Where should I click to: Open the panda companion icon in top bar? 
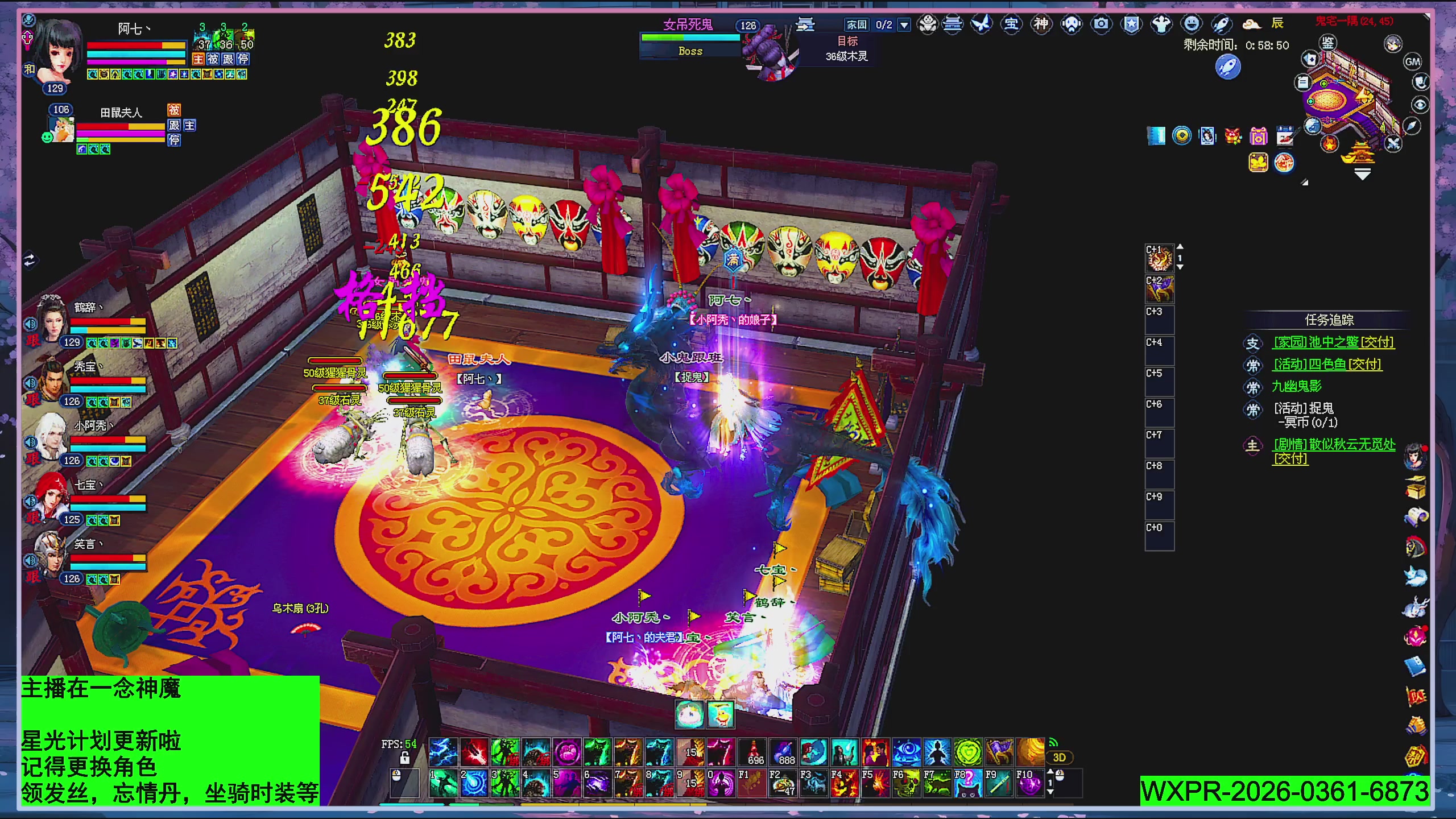click(x=927, y=24)
